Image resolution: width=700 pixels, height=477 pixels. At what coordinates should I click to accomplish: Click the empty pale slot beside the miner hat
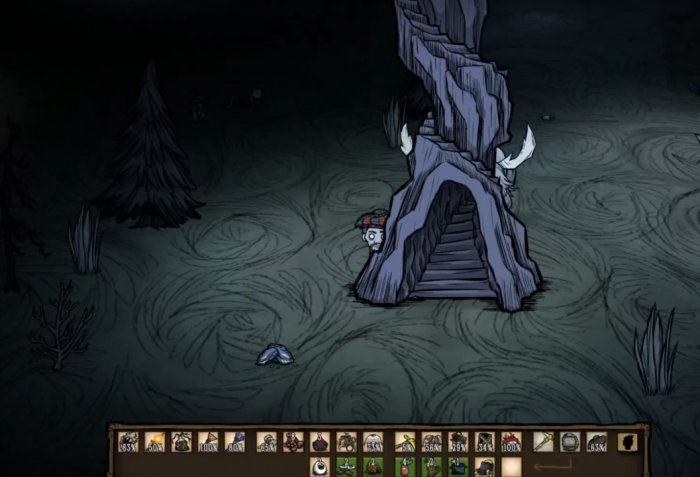[x=512, y=467]
